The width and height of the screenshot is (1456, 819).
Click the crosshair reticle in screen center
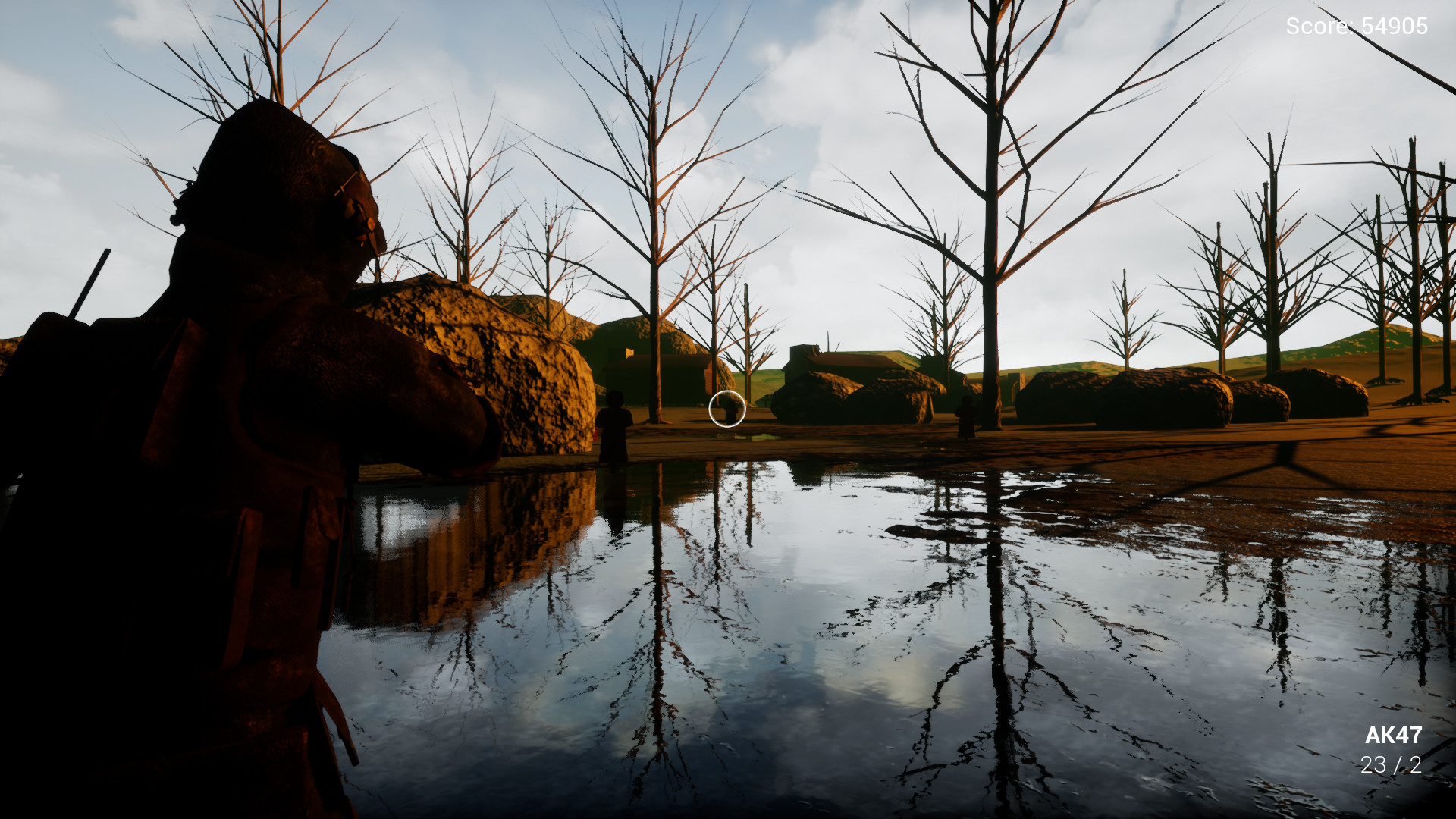click(x=726, y=409)
